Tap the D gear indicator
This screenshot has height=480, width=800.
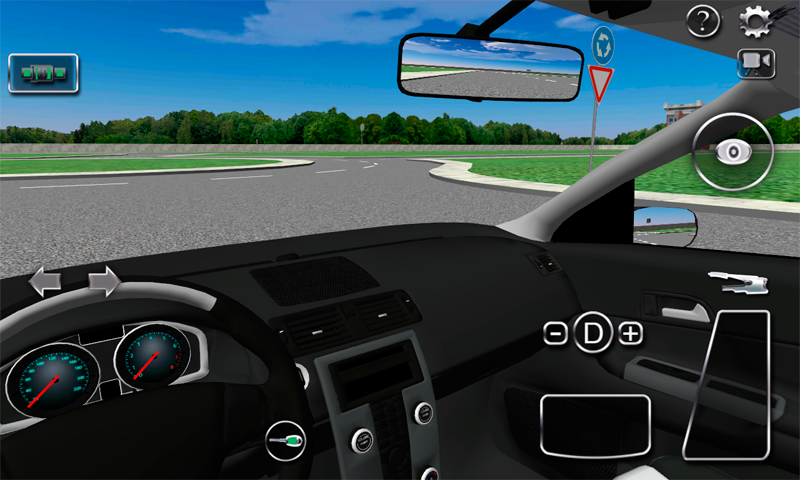593,334
